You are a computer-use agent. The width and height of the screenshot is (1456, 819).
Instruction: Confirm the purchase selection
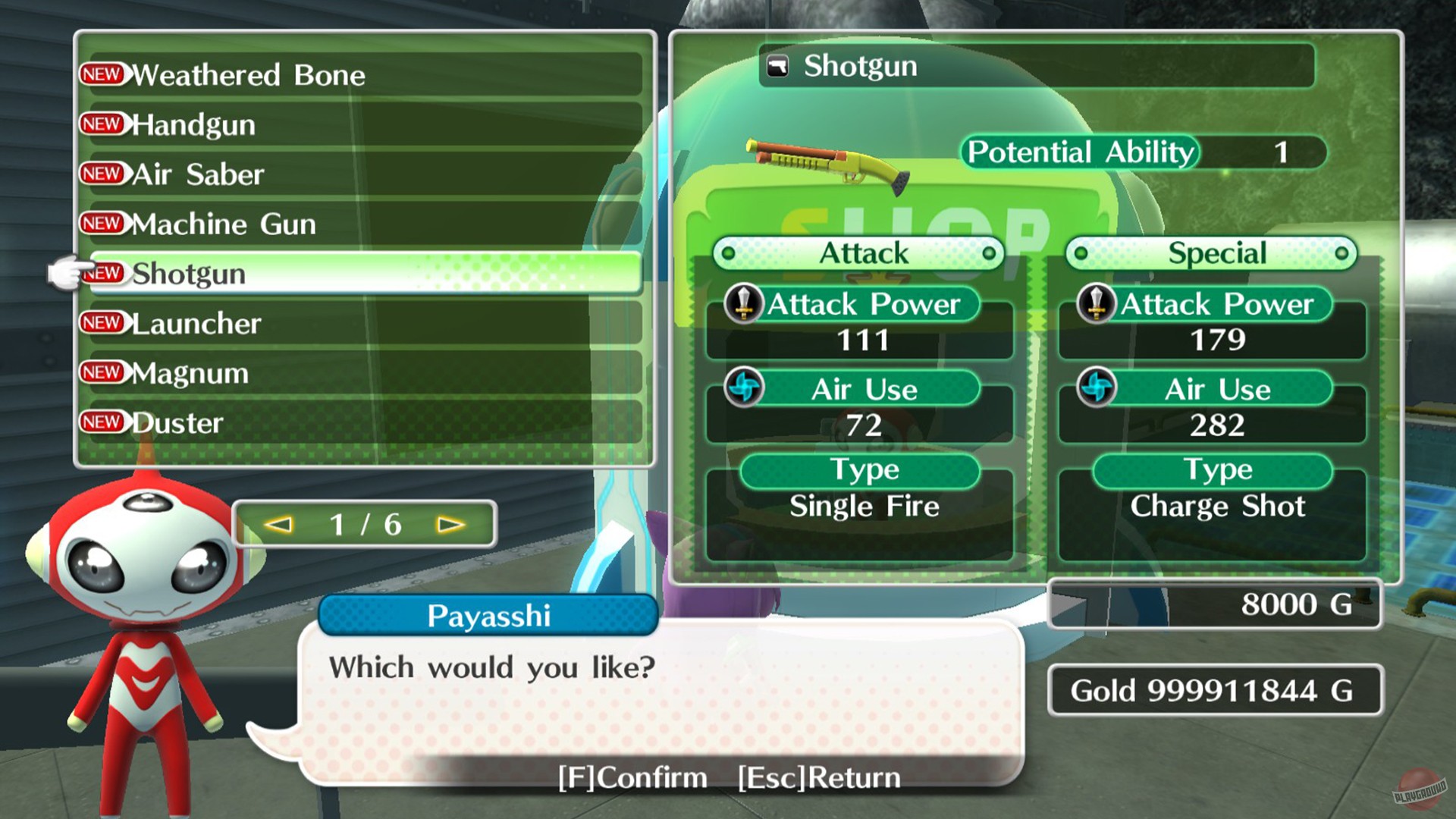pos(632,777)
